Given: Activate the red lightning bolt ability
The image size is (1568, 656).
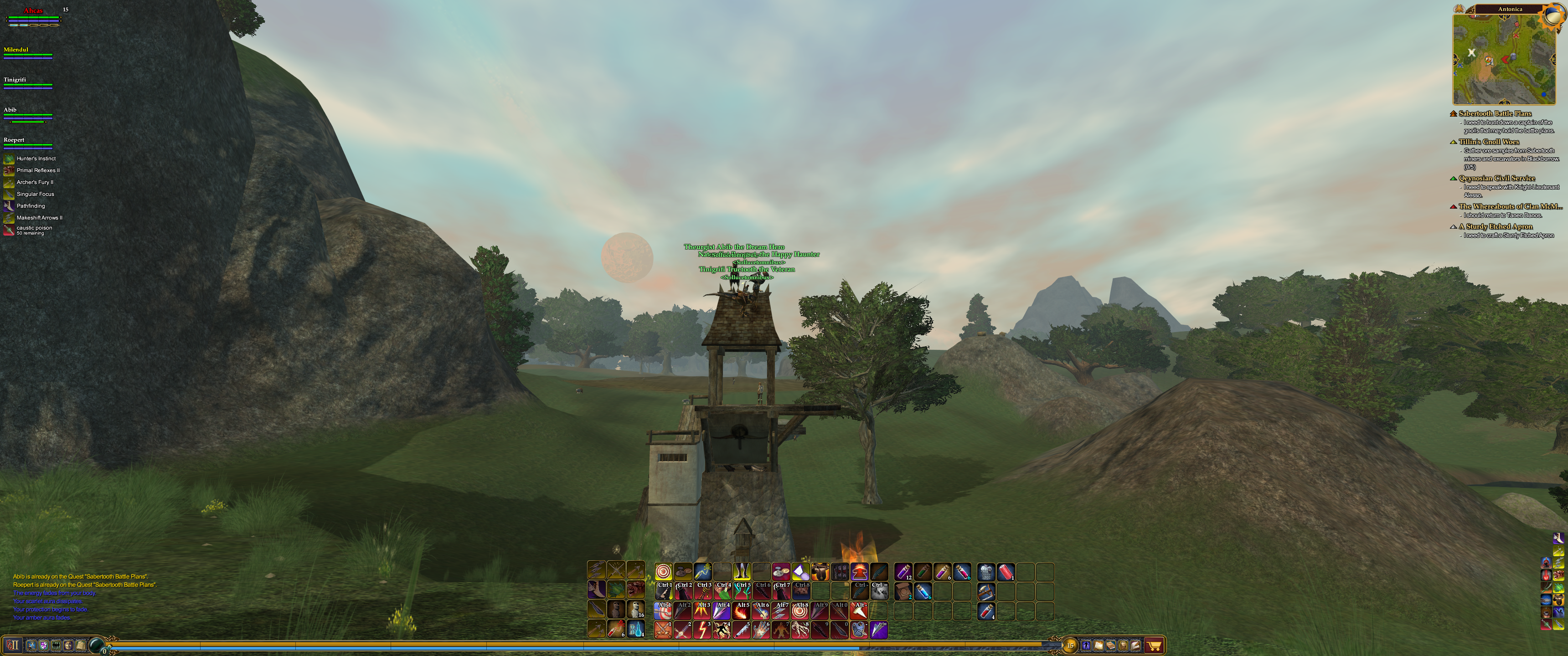Looking at the screenshot, I should (702, 630).
